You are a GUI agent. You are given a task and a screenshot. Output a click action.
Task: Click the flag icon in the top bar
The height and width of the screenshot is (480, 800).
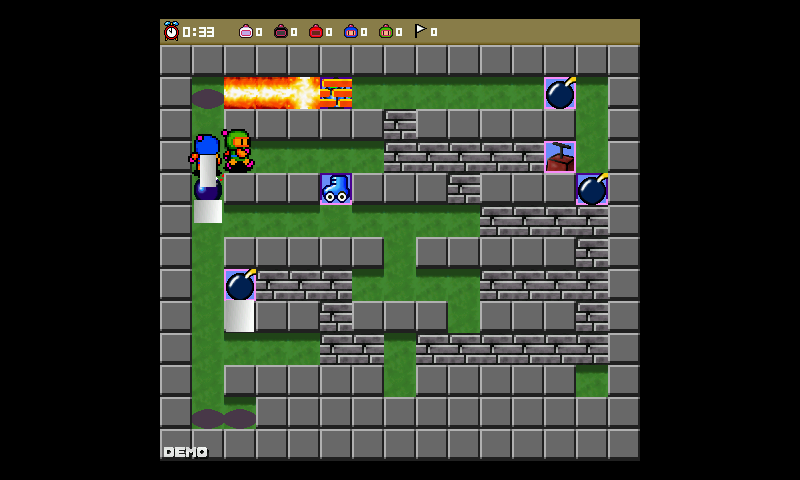(x=421, y=31)
